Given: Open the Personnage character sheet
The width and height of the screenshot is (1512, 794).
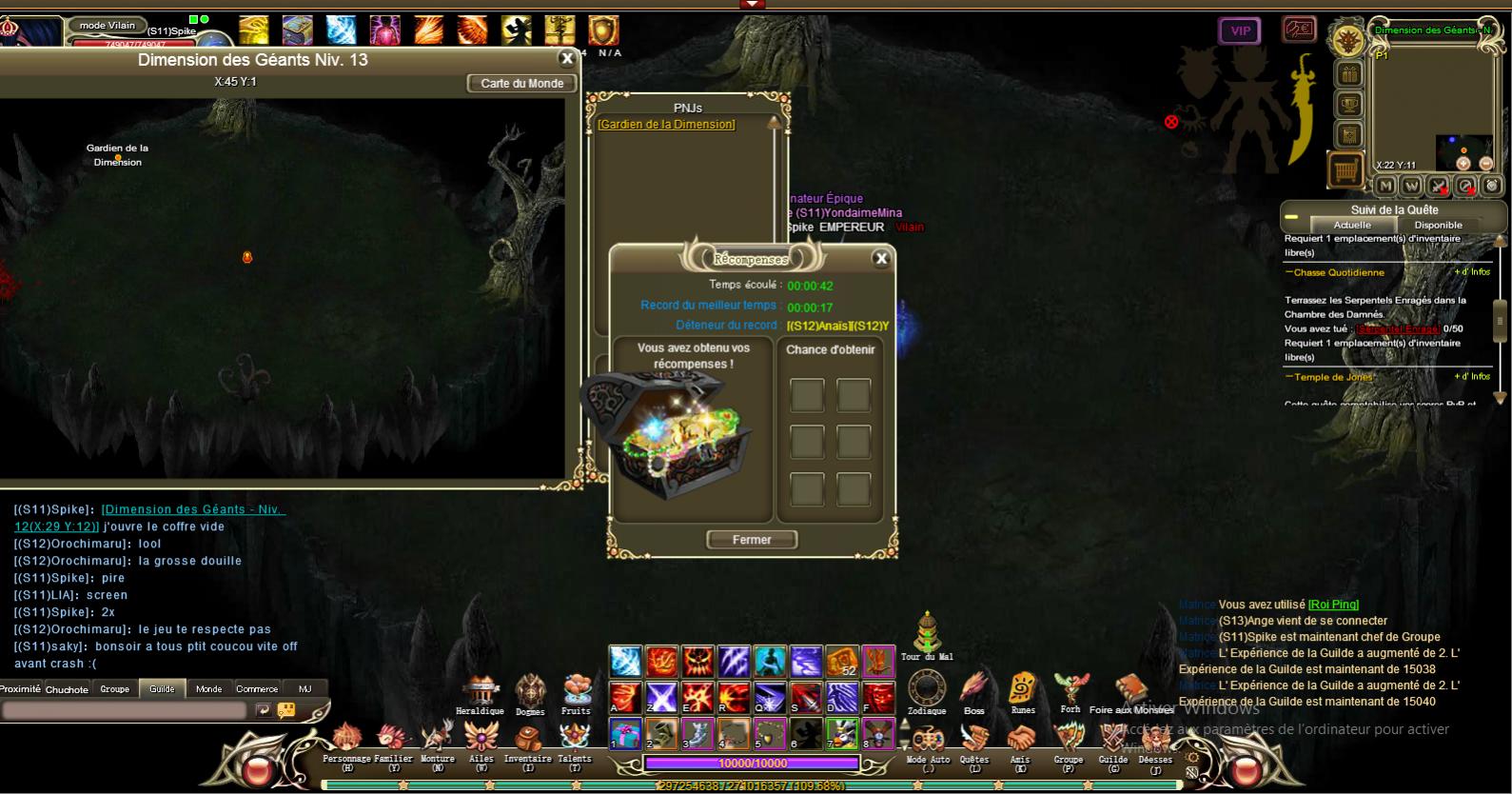Looking at the screenshot, I should click(346, 739).
